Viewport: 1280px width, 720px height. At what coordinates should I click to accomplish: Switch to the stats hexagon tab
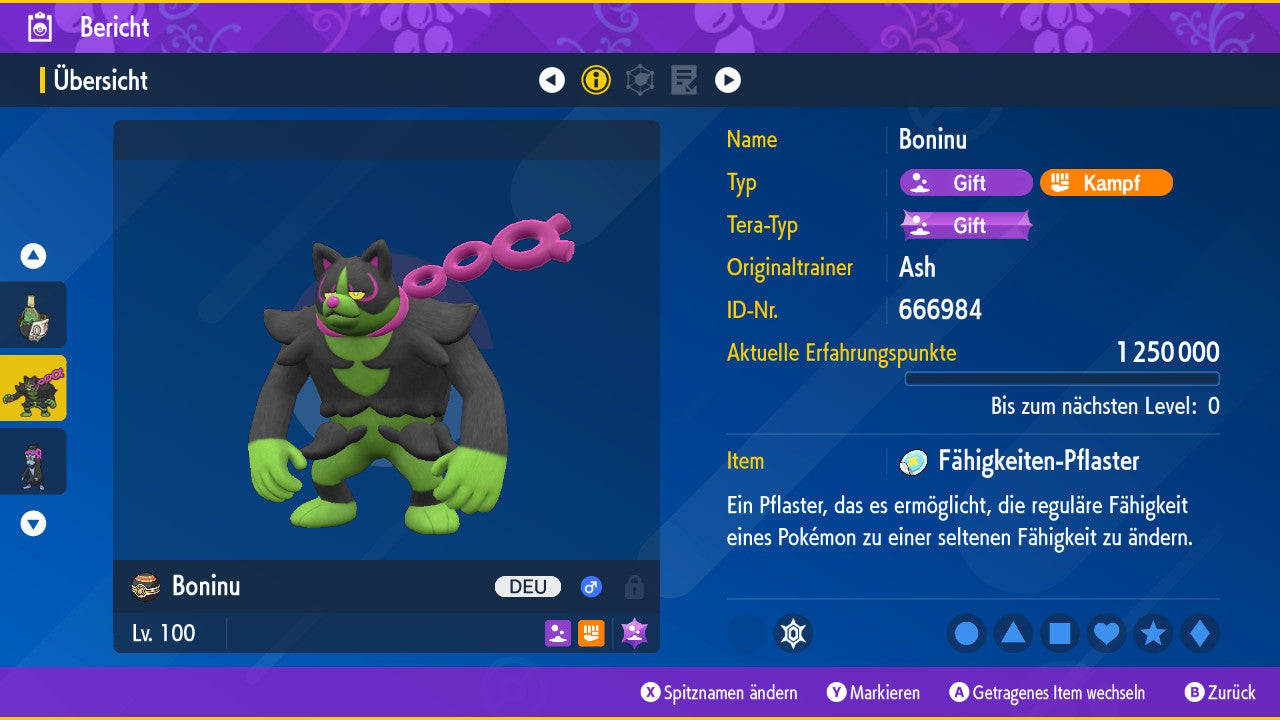(x=640, y=80)
